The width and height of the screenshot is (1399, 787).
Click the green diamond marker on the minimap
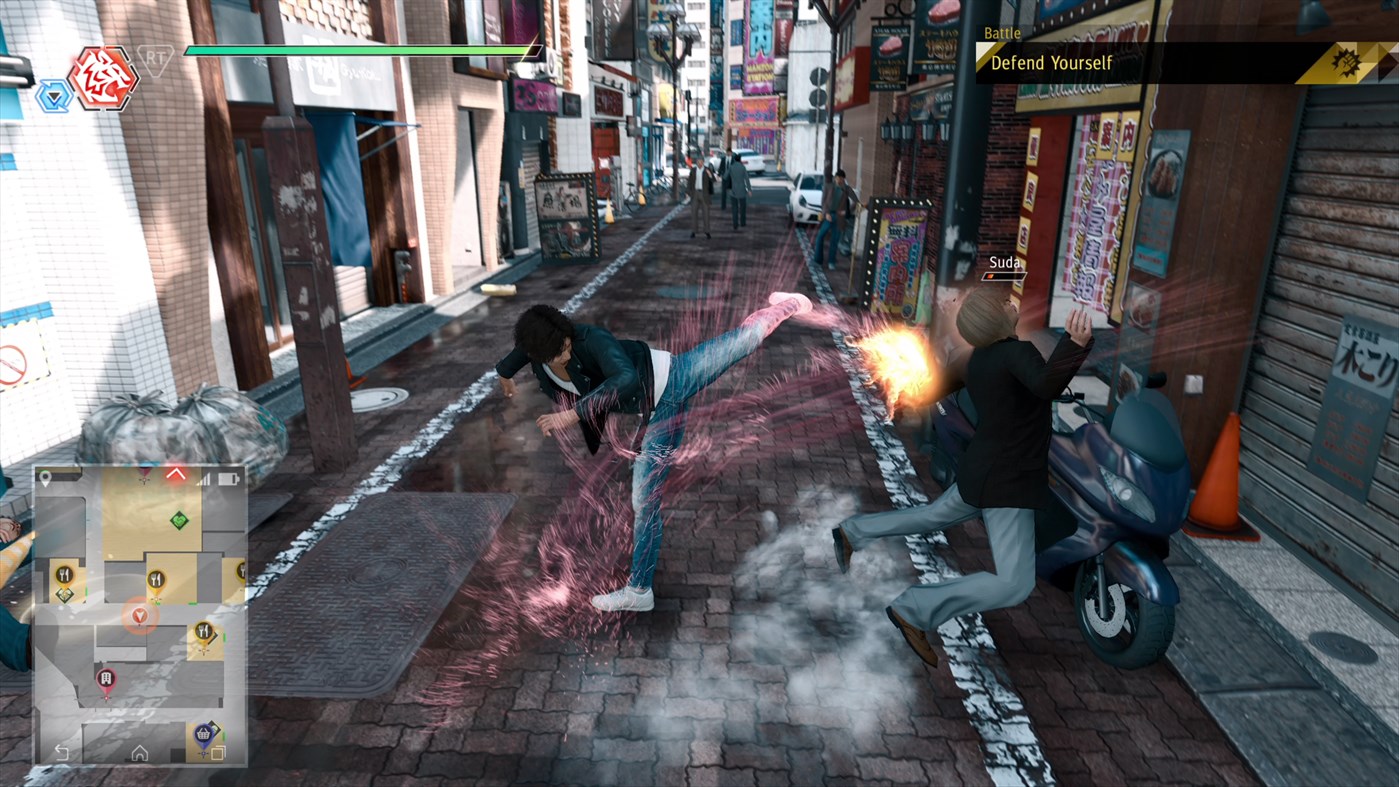click(x=179, y=521)
